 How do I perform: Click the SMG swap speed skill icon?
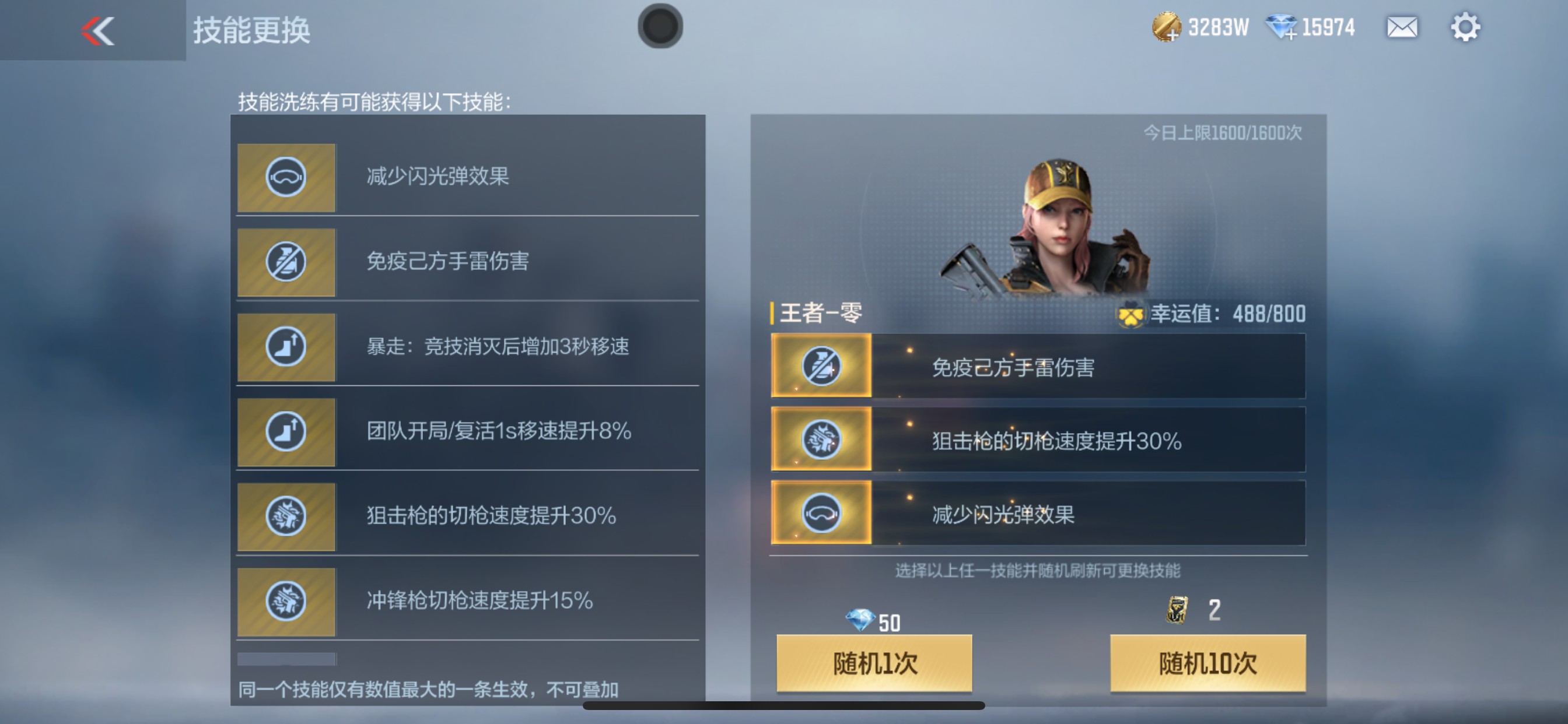pyautogui.click(x=286, y=602)
